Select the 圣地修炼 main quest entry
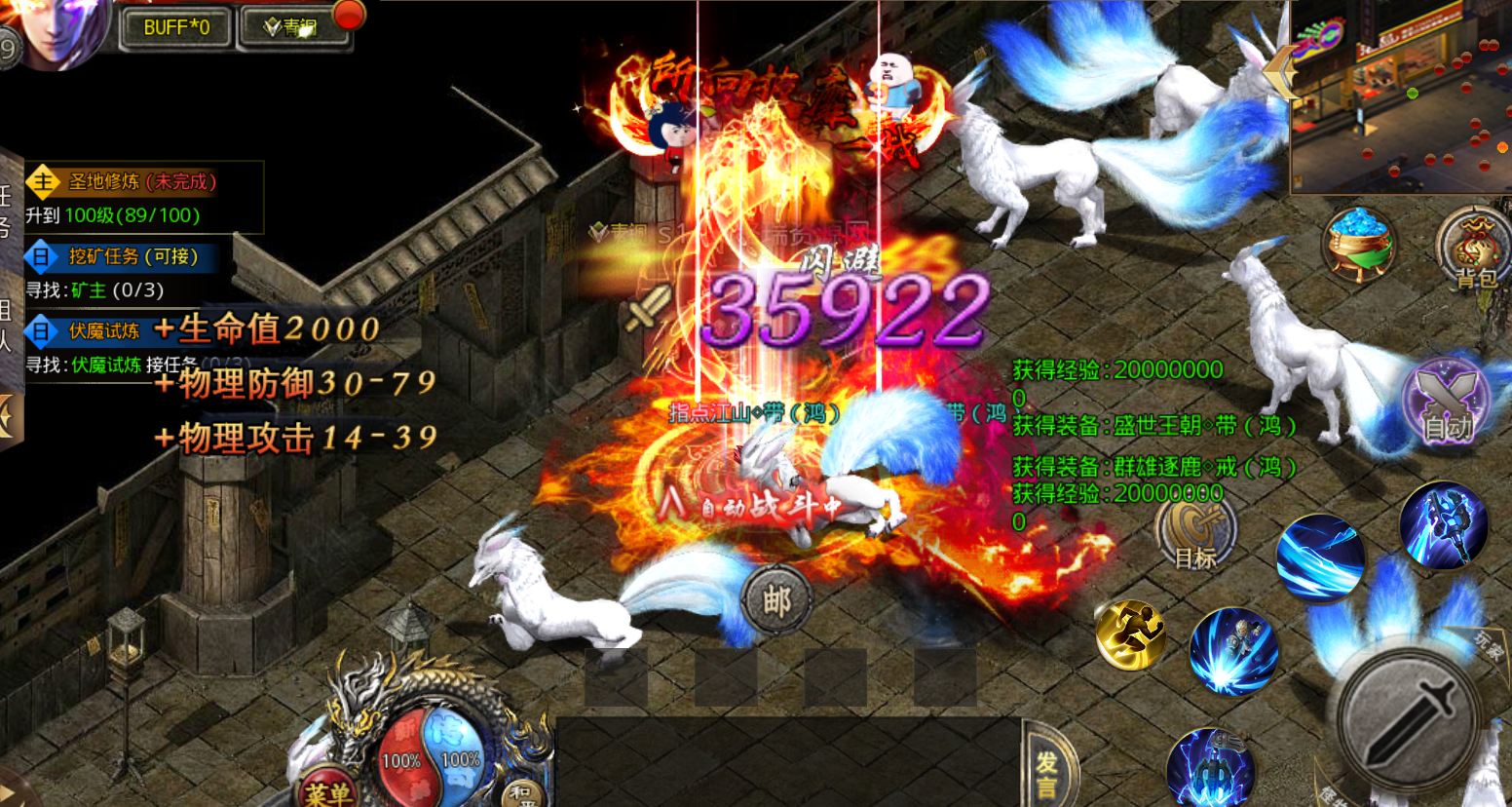Screen dimensions: 1512x807 (143, 181)
